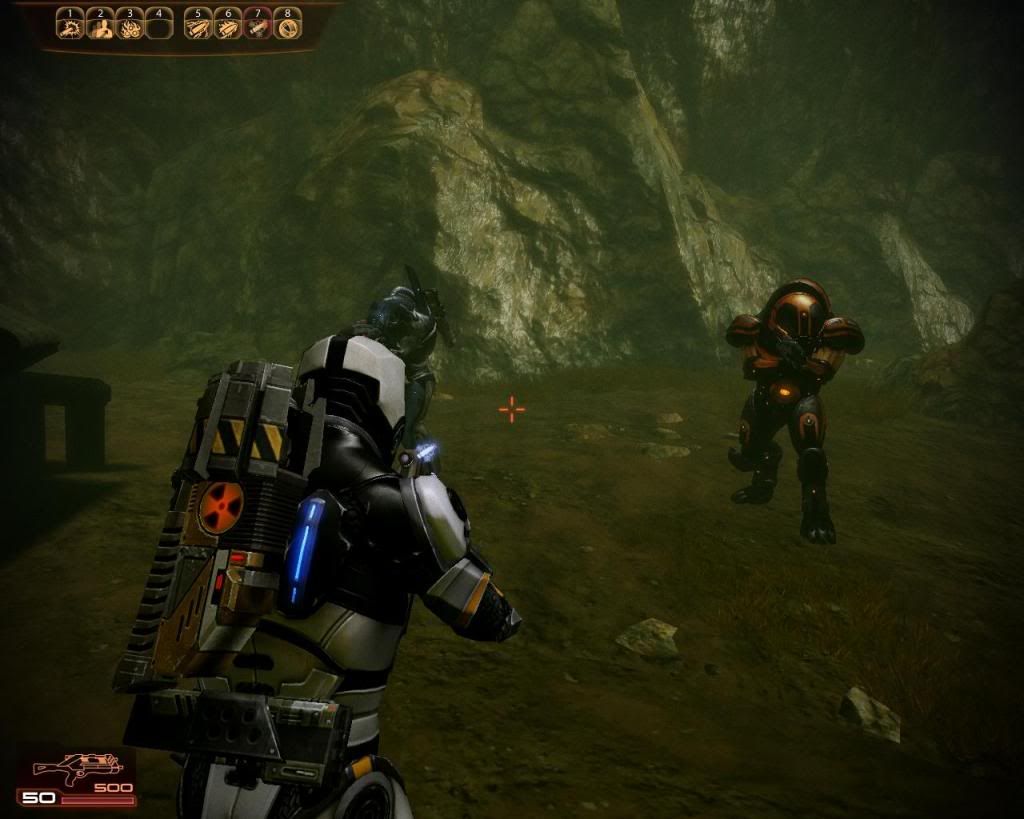Equip the flaming bullet ammo in slot 6
1024x819 pixels.
(228, 27)
